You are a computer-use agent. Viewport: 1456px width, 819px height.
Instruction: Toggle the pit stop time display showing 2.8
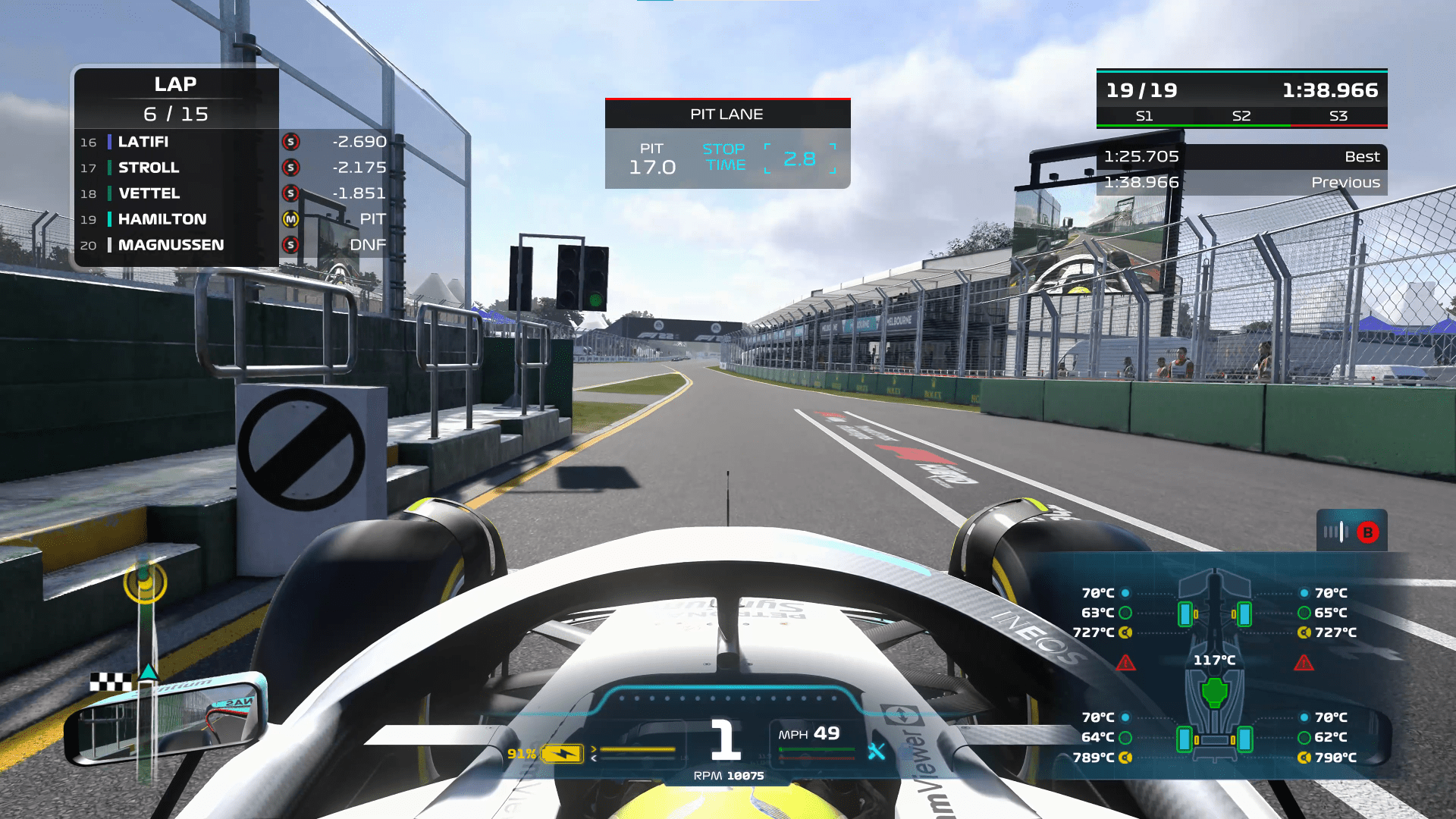(x=801, y=158)
